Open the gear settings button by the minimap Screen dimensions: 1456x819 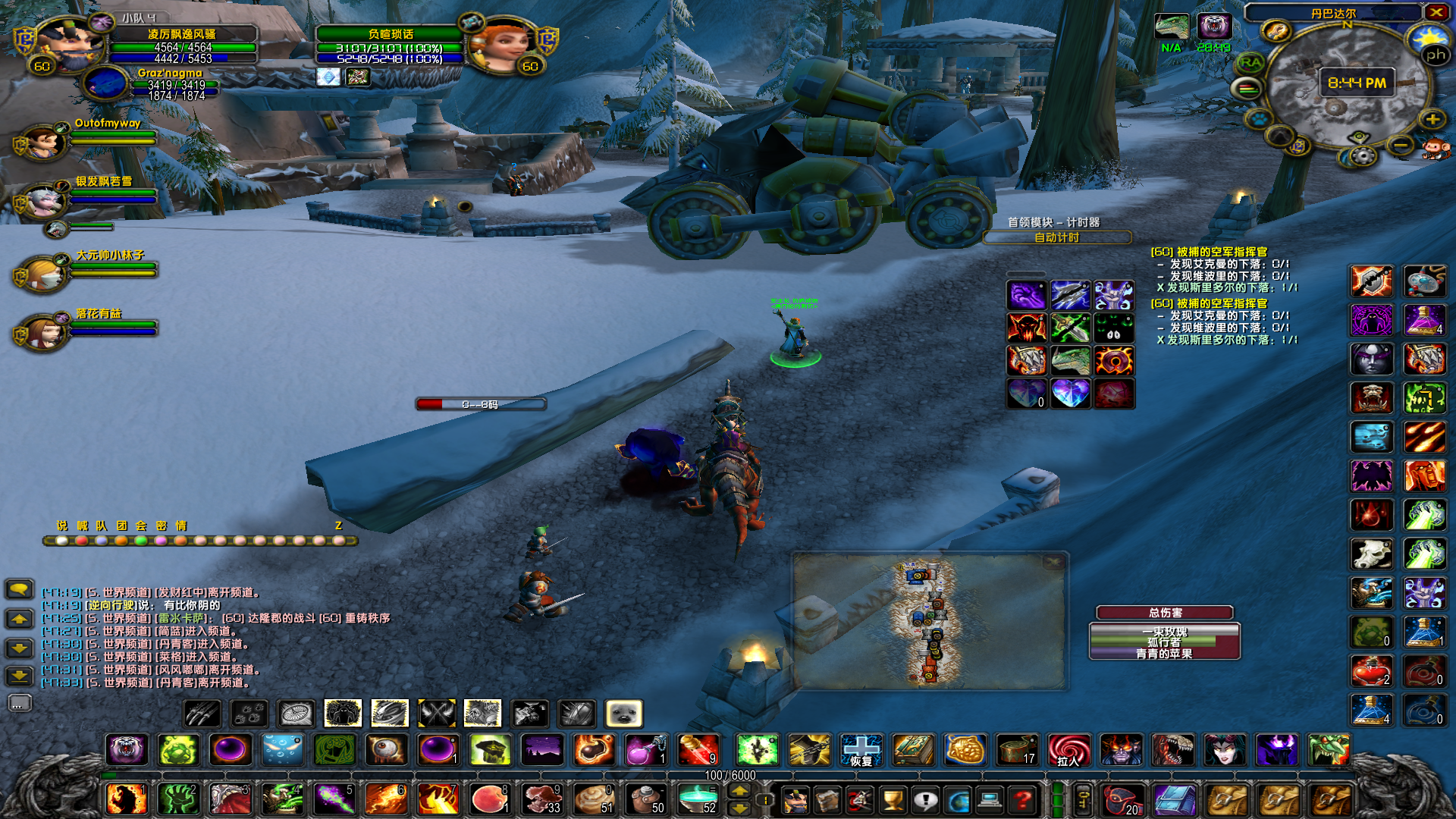[x=1363, y=156]
